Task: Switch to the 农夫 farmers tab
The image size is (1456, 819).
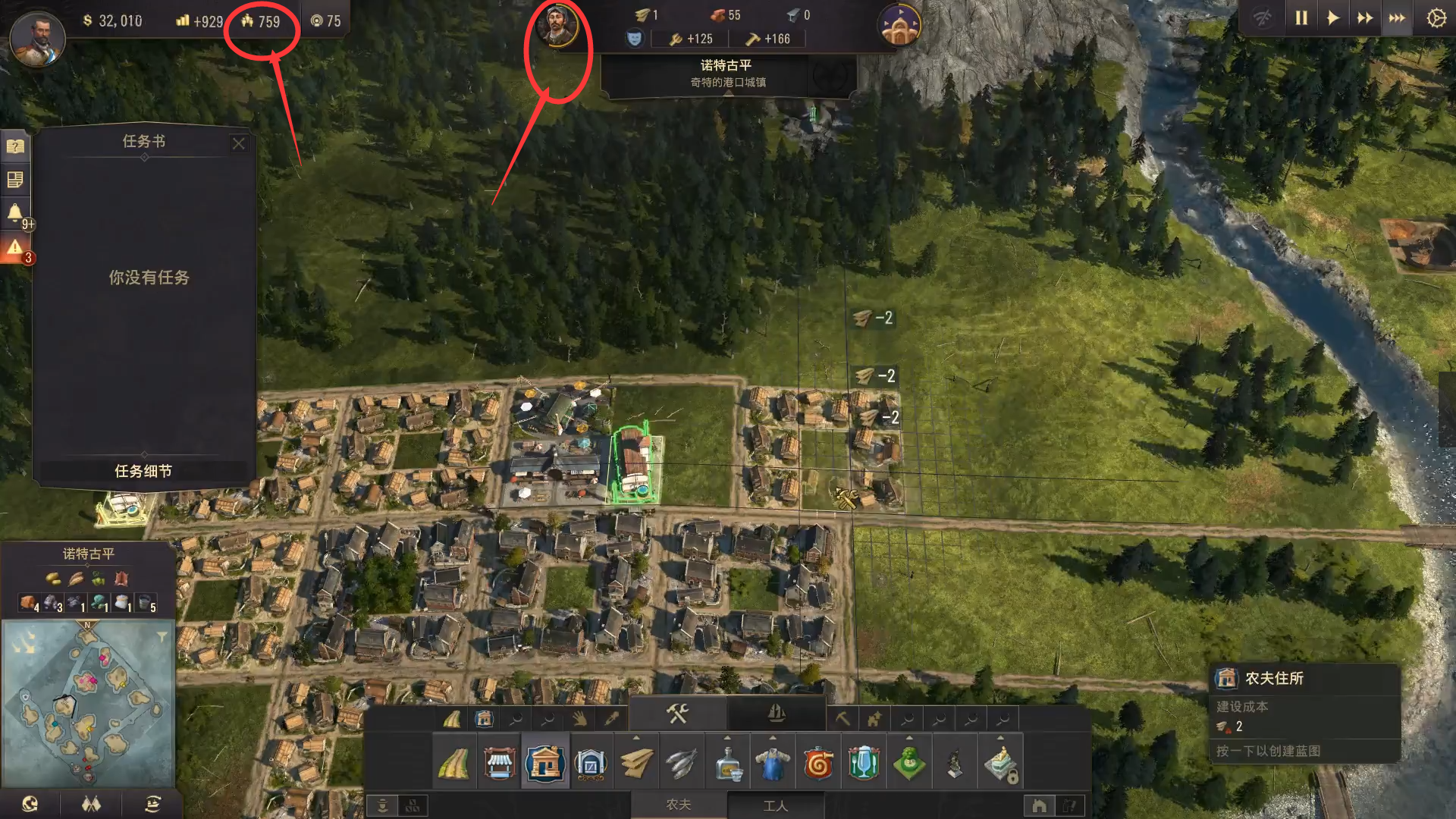Action: (679, 805)
